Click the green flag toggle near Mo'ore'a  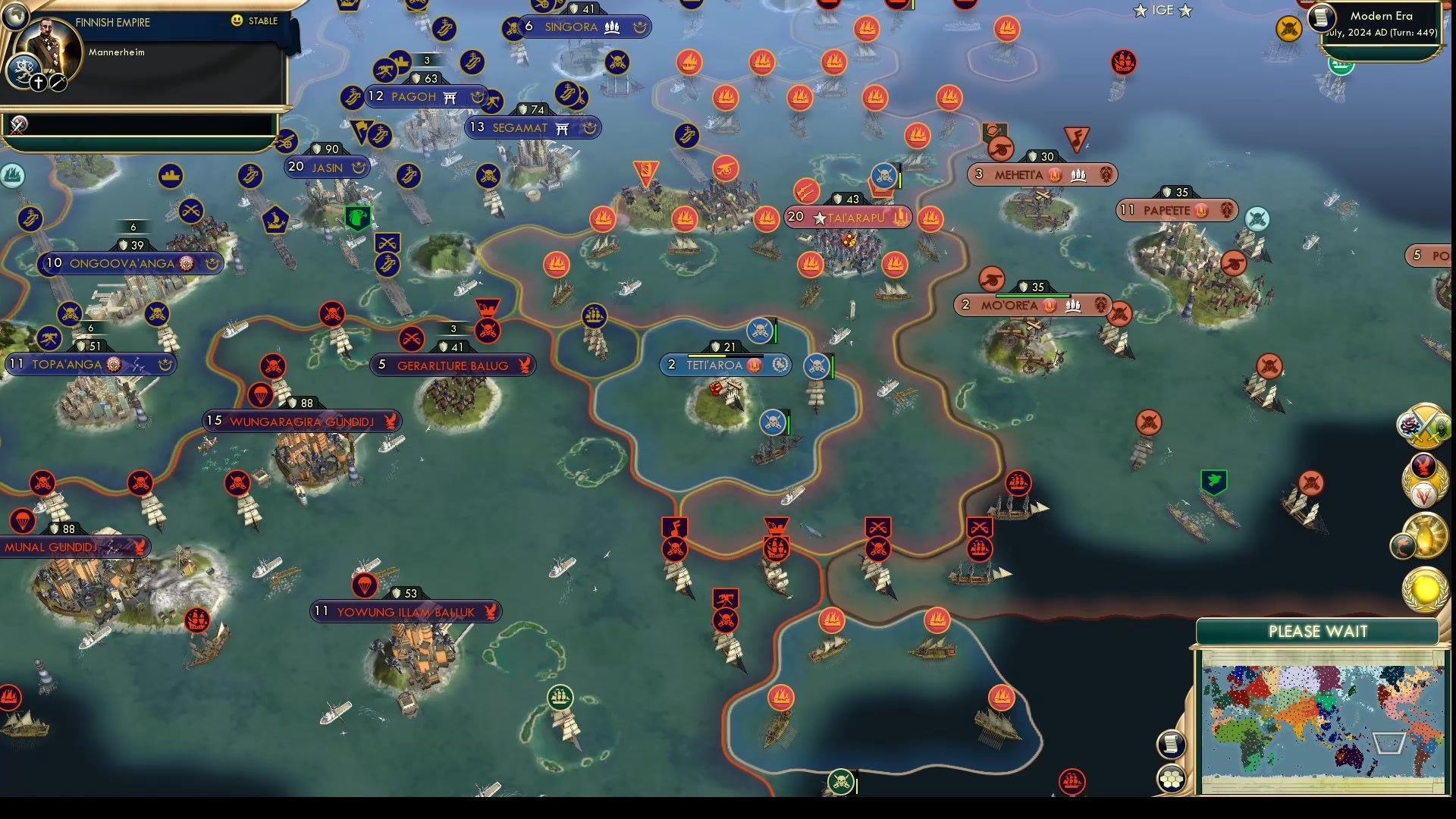coord(1213,480)
